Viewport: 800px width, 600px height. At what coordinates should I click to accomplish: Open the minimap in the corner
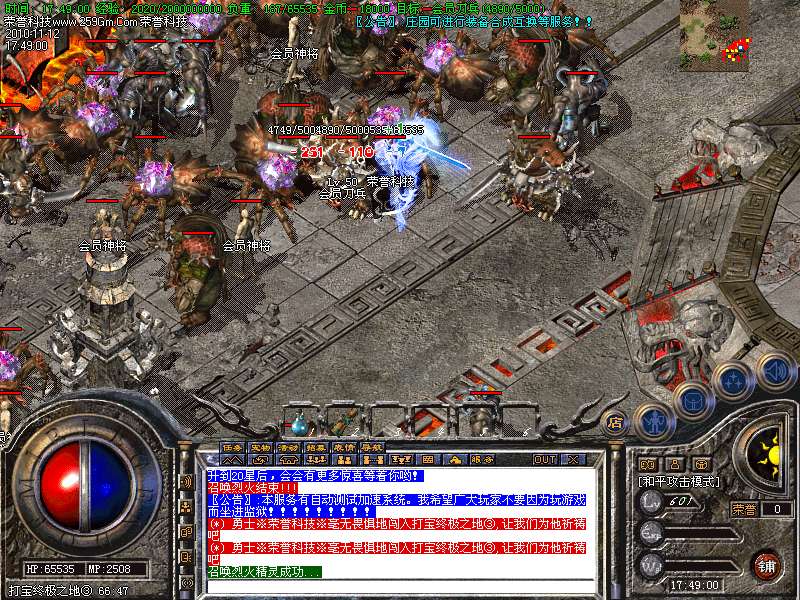[715, 34]
